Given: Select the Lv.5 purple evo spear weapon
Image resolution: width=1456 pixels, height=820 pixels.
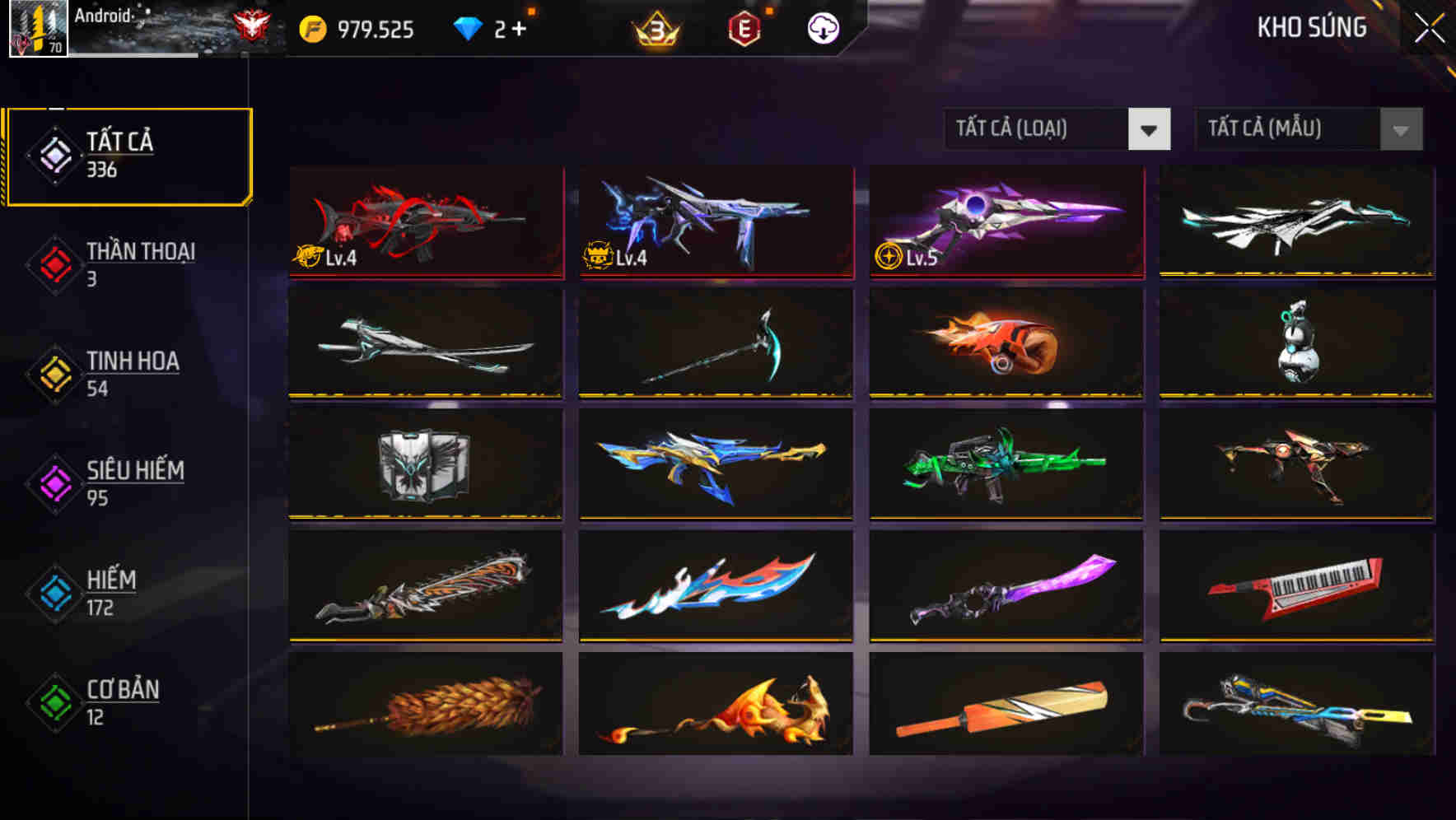Looking at the screenshot, I should [1005, 222].
